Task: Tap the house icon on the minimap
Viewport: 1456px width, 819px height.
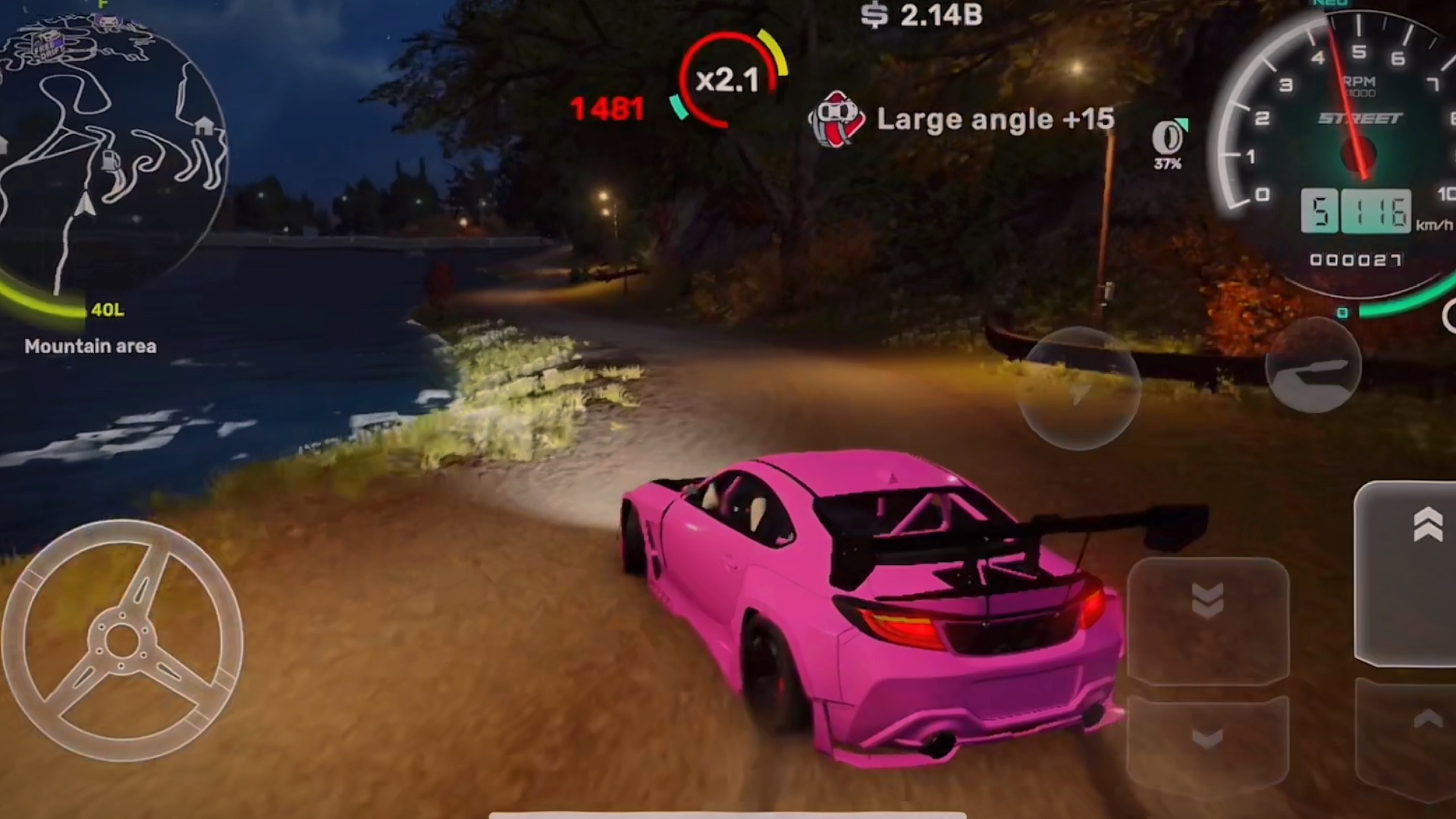Action: (x=204, y=127)
